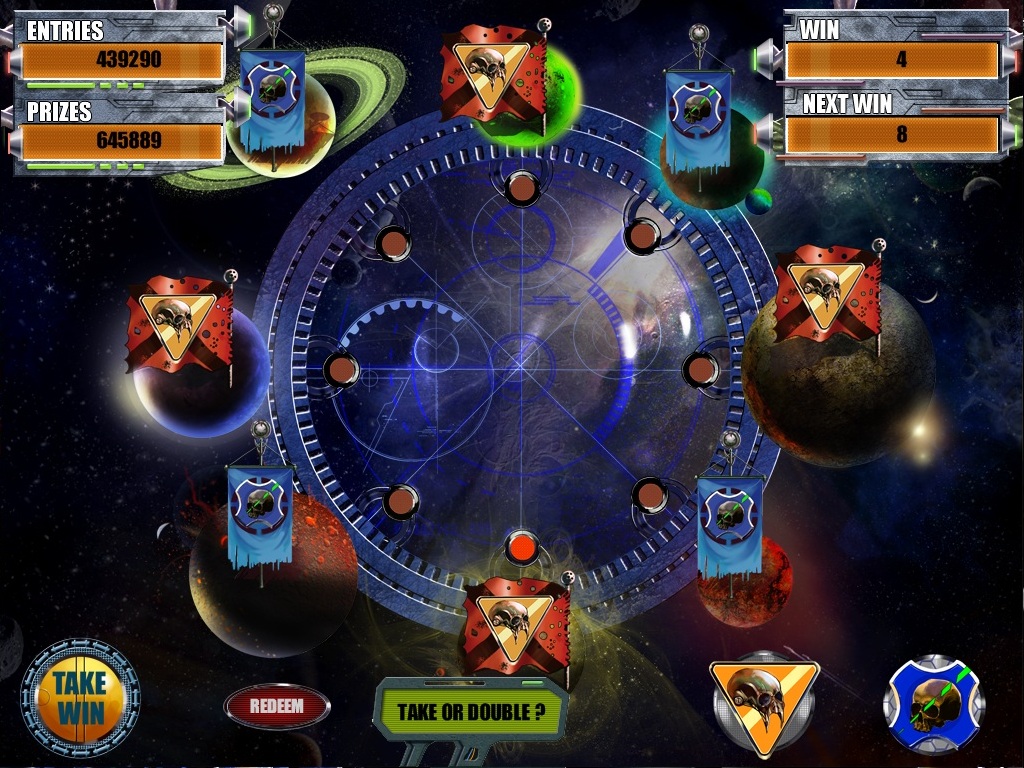Choose the blue circular skull button
Screen dimensions: 1024x768
point(934,704)
